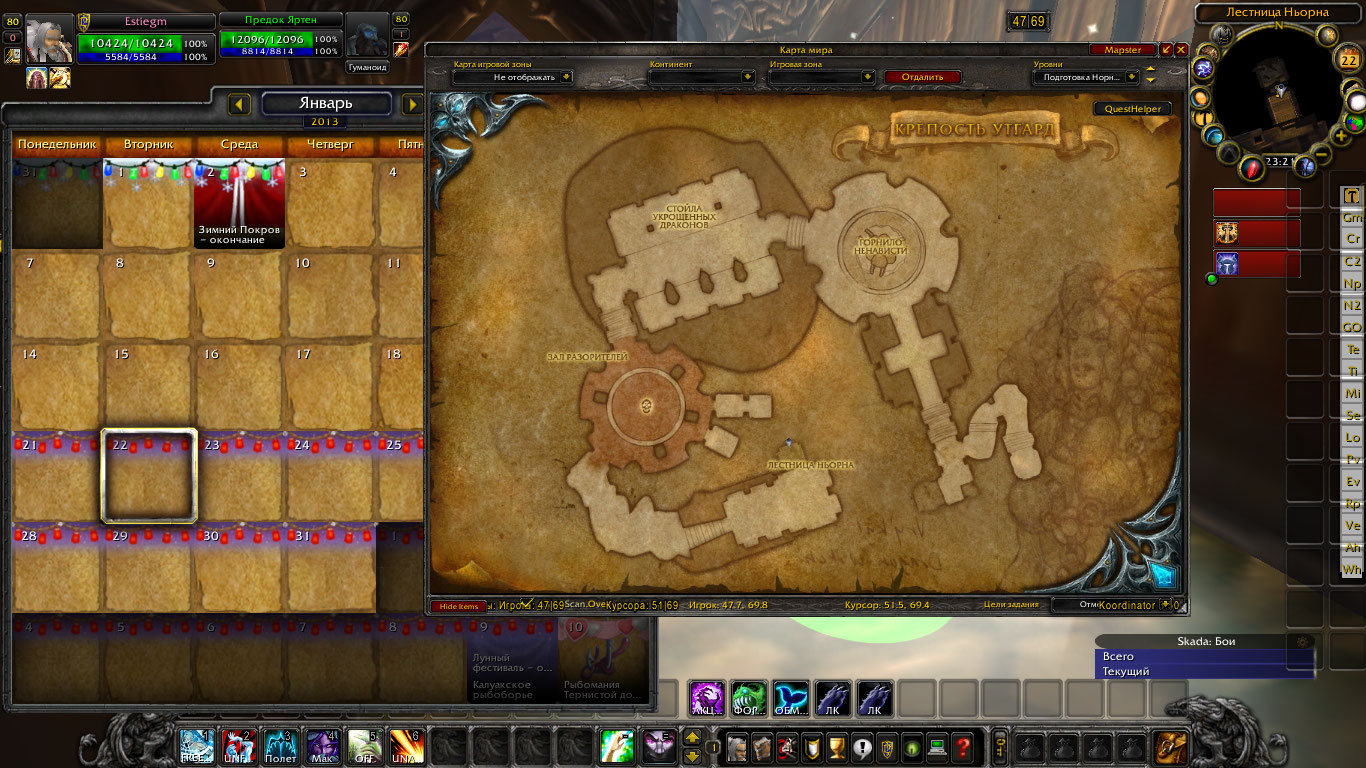Select January 2 Зимний Покров event

239,204
